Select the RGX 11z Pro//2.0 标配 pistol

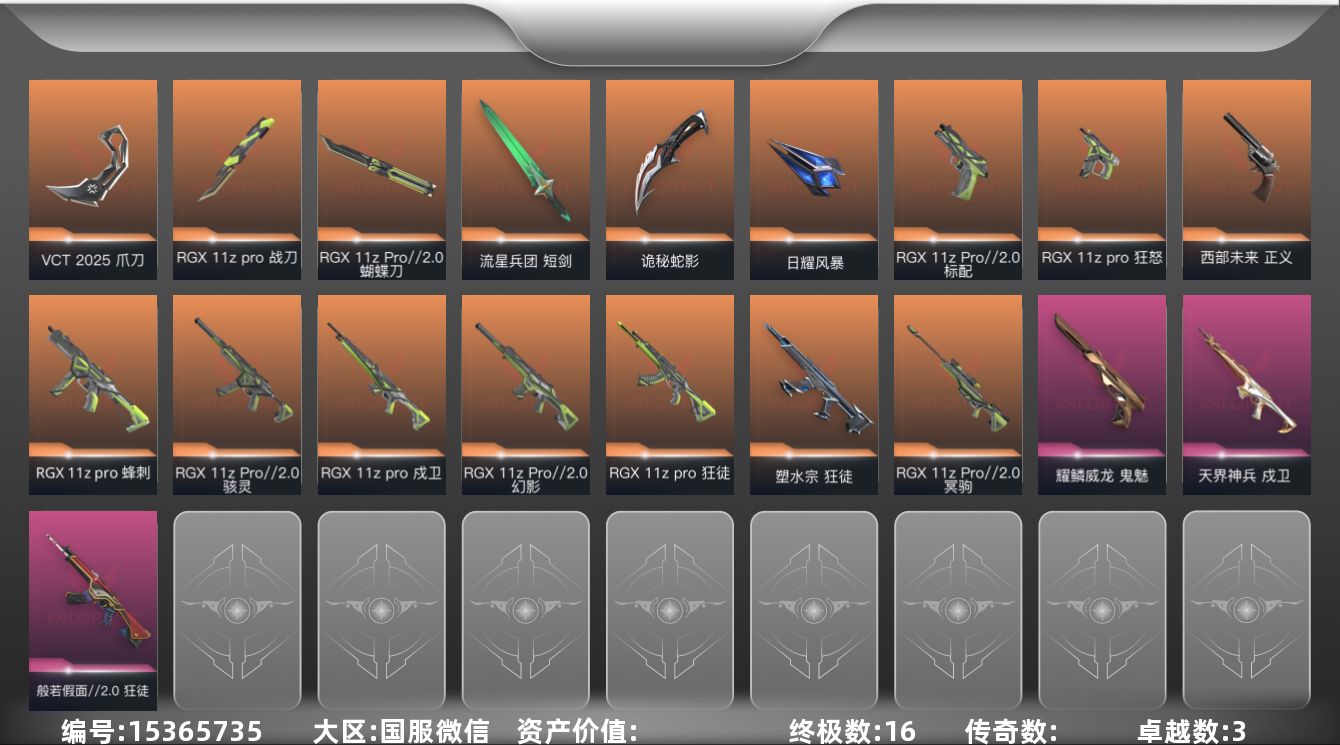coord(957,178)
